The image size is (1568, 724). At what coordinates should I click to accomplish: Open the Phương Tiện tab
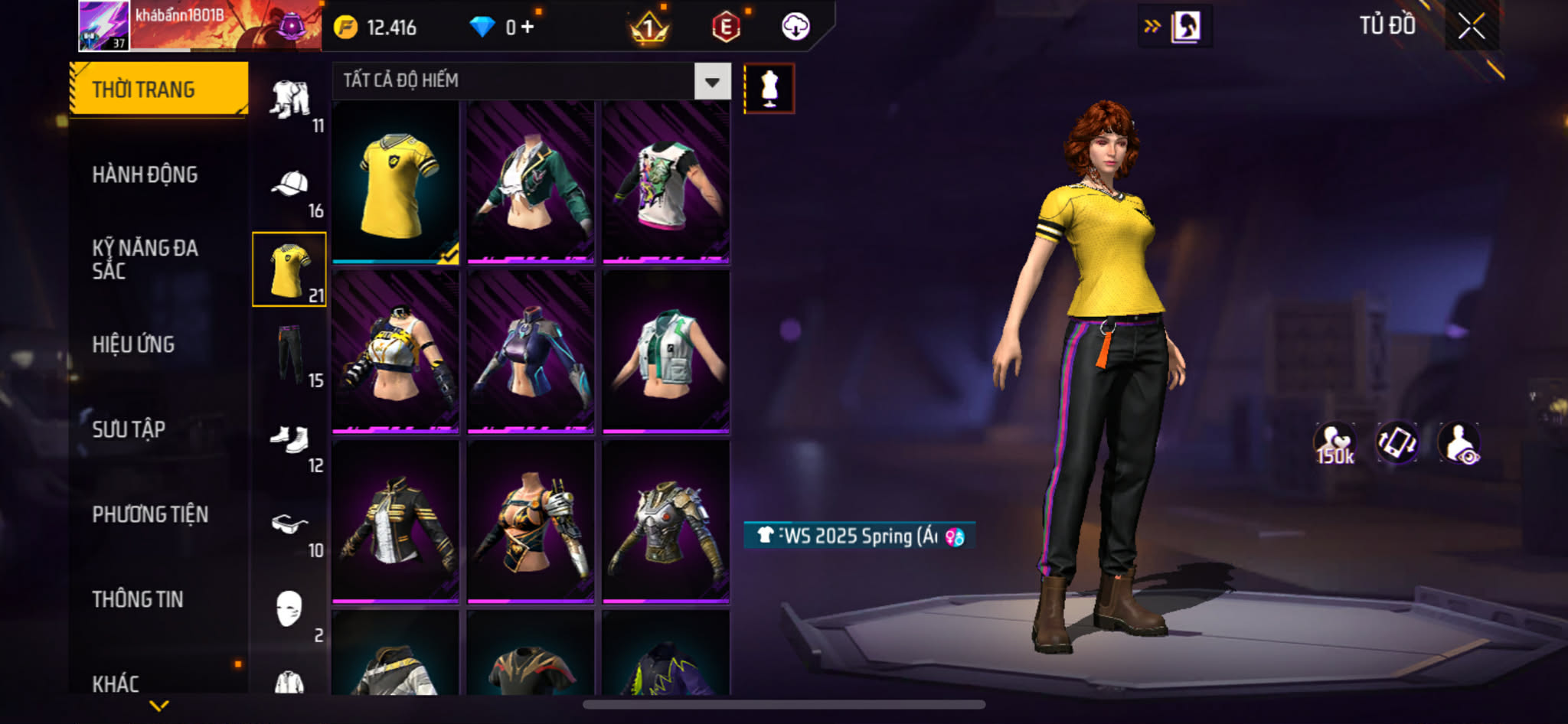tap(150, 514)
